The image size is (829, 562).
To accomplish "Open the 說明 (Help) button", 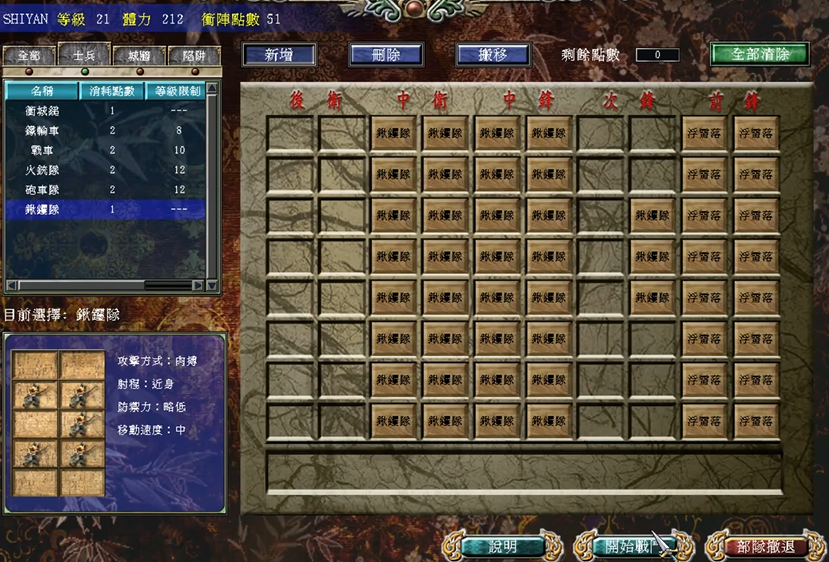I will pyautogui.click(x=503, y=546).
